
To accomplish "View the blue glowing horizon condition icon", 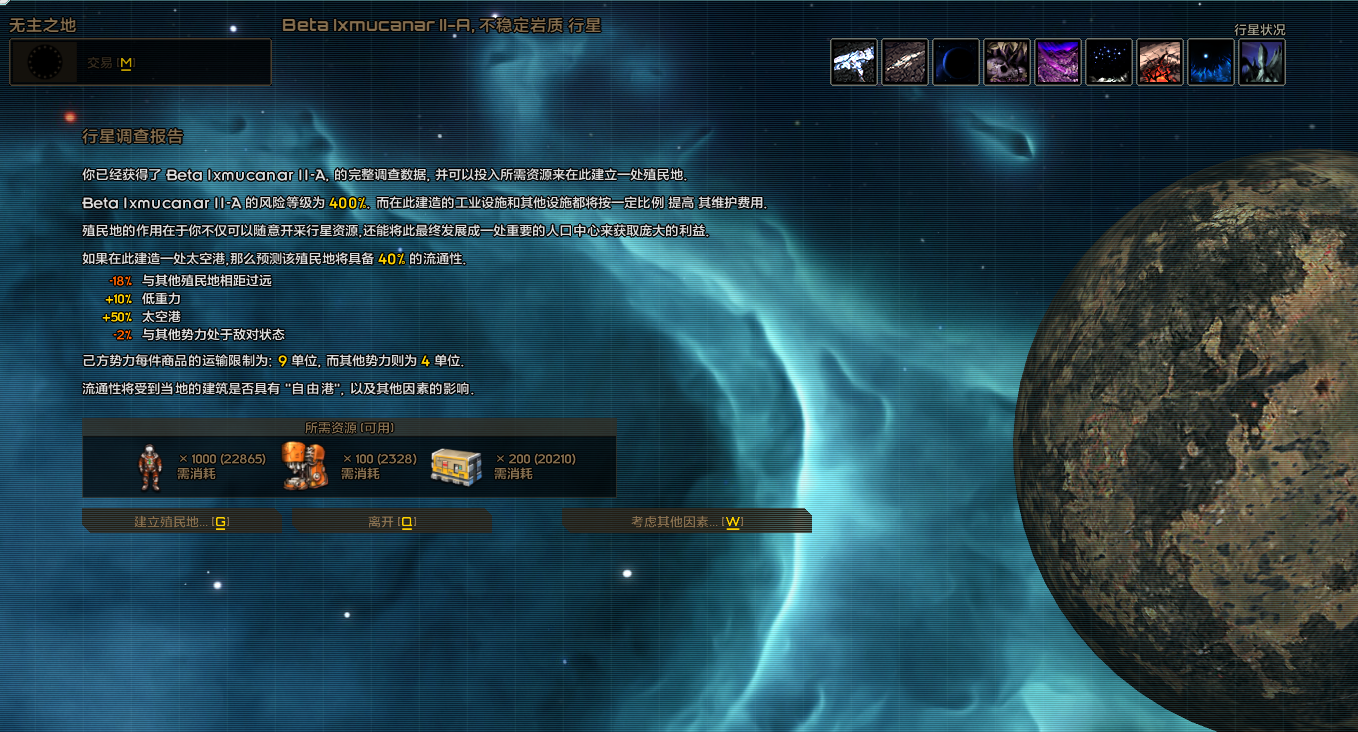I will pos(1211,62).
